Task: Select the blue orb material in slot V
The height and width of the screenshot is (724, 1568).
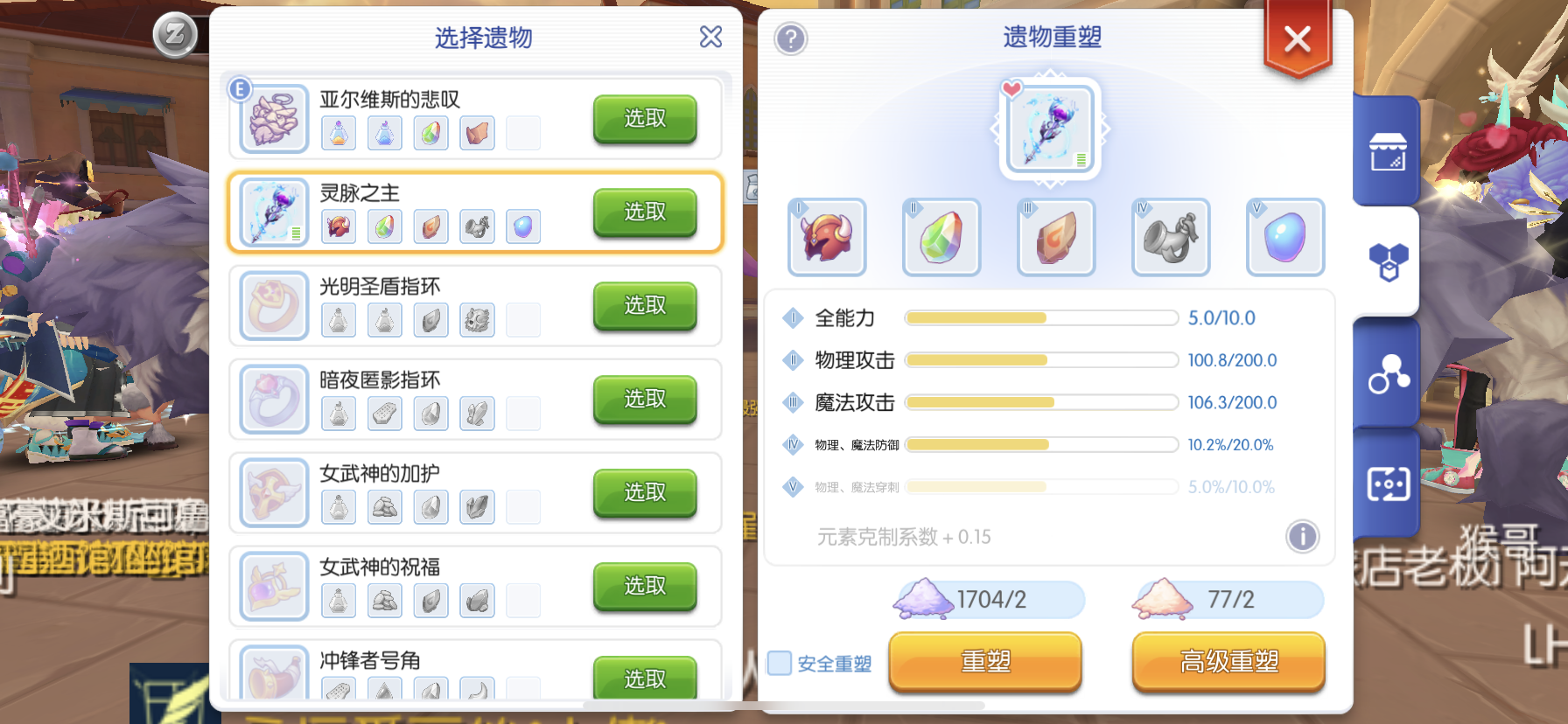Action: click(x=1284, y=237)
